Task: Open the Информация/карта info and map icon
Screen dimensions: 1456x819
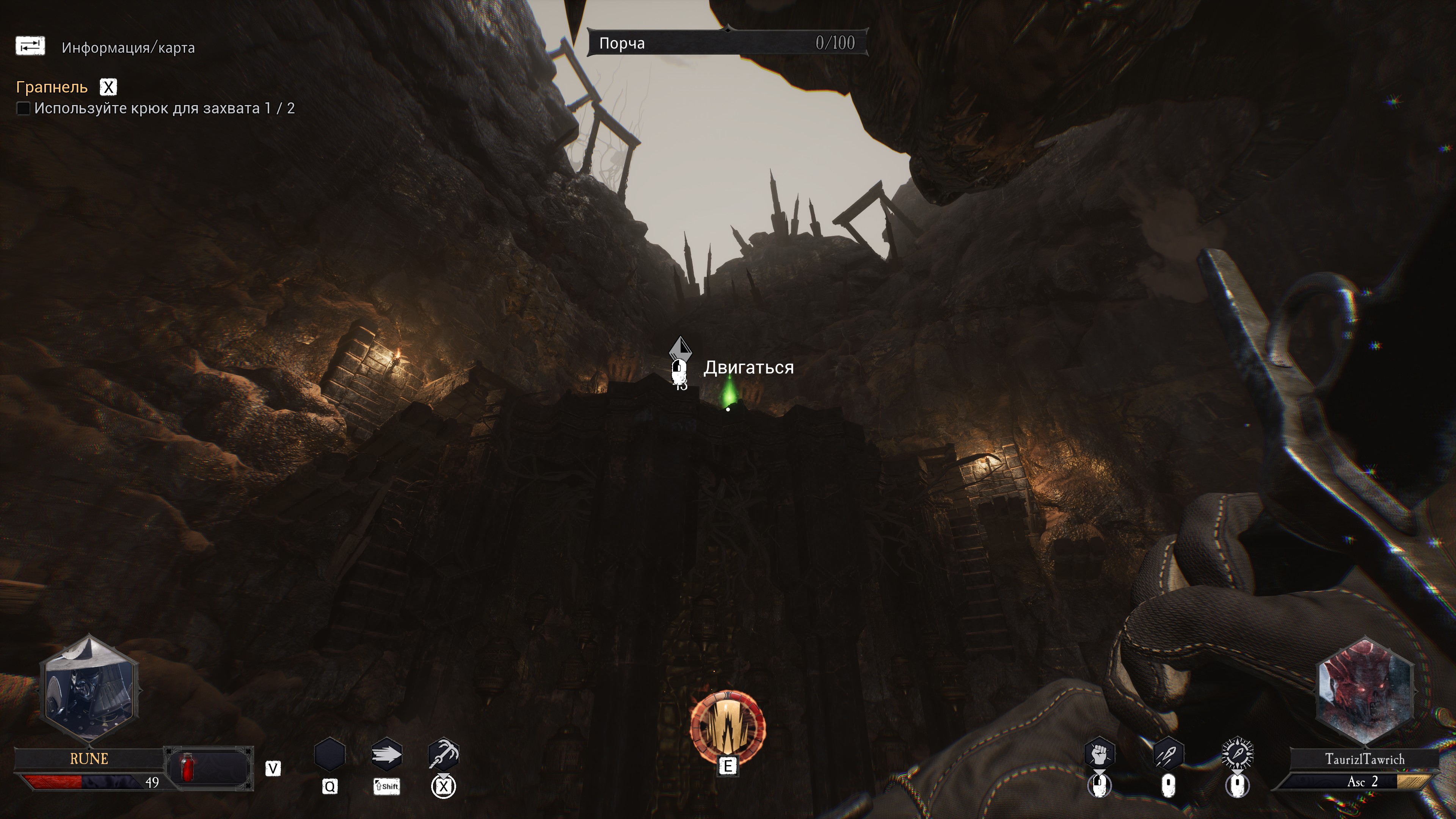Action: click(30, 46)
